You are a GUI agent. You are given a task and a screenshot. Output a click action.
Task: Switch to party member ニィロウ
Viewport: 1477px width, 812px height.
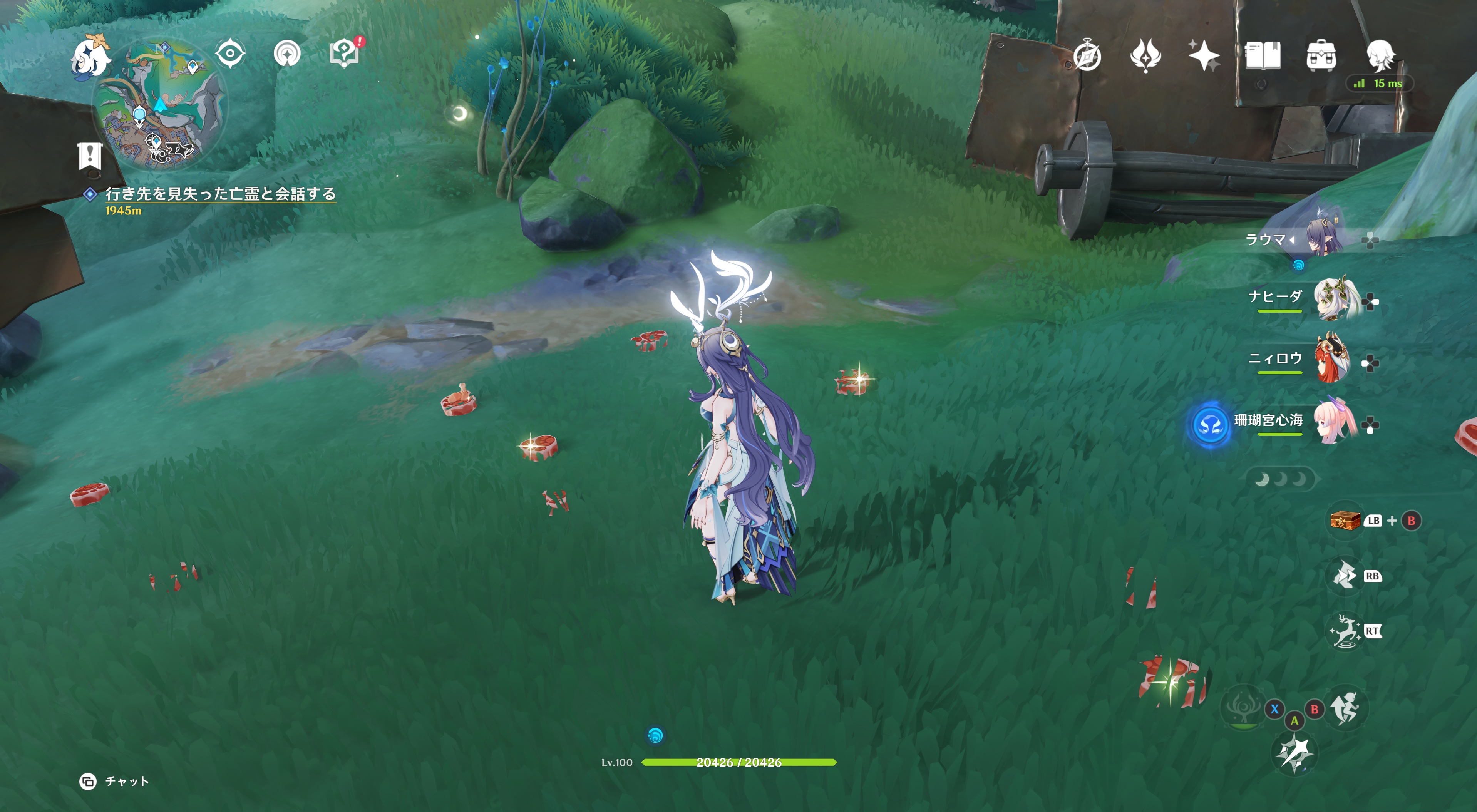[1333, 360]
